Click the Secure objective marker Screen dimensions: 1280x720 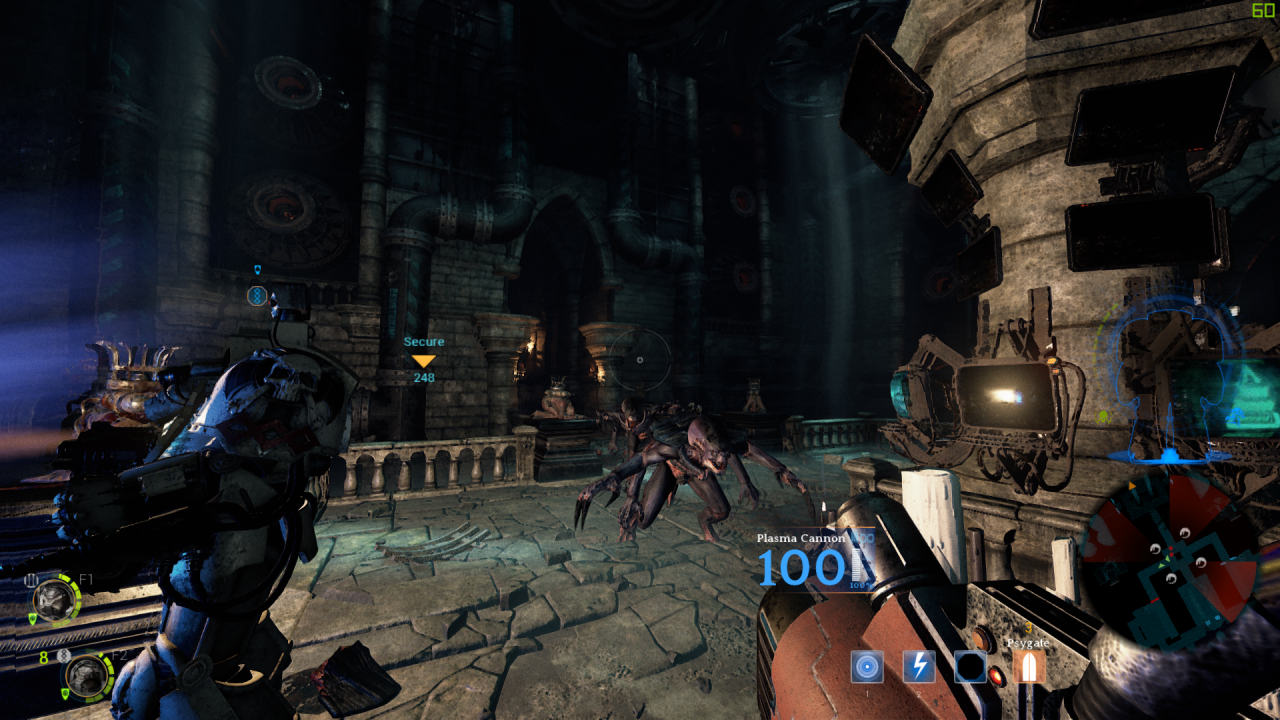pyautogui.click(x=424, y=360)
